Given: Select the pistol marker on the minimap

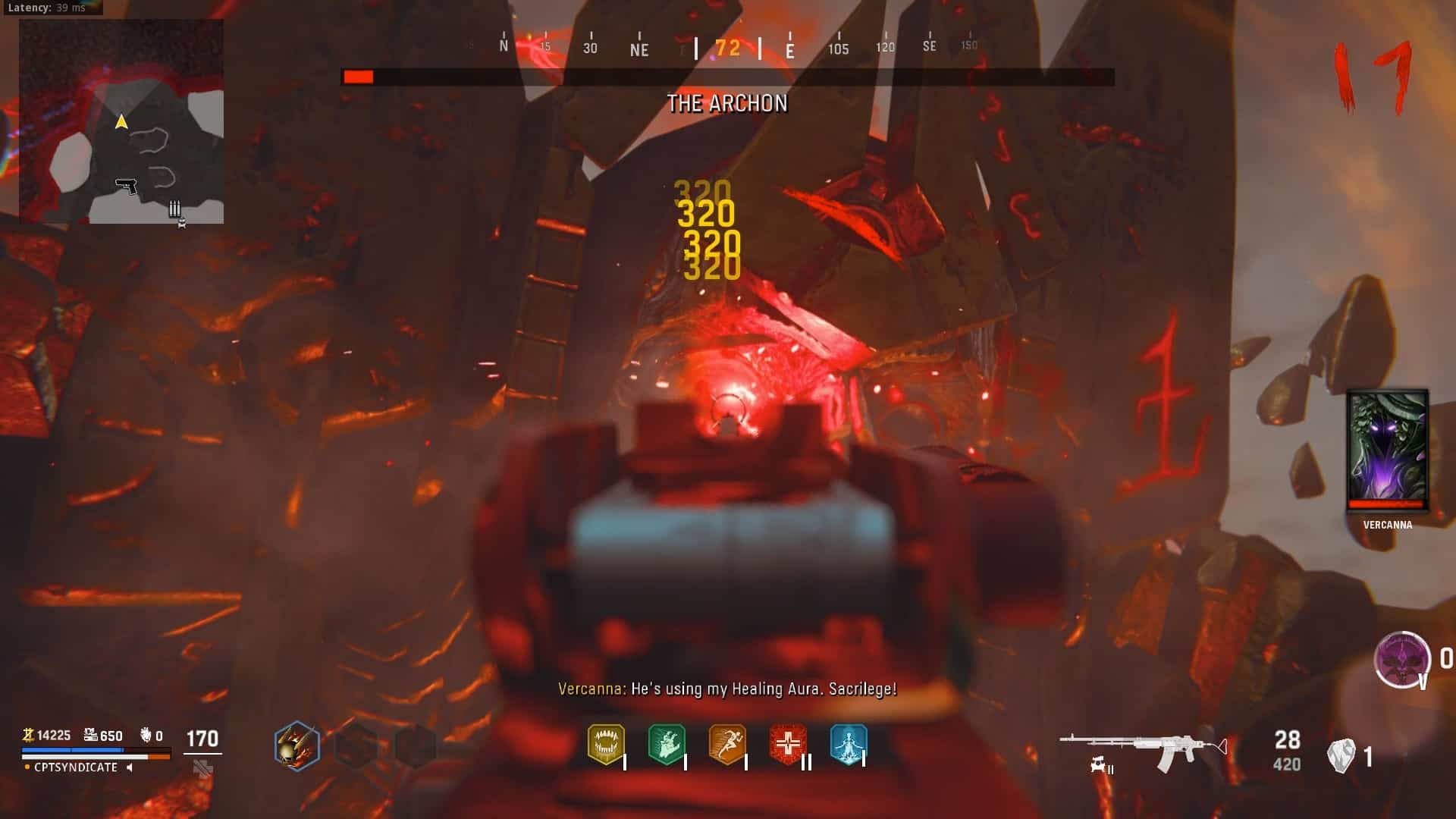Looking at the screenshot, I should (x=126, y=185).
